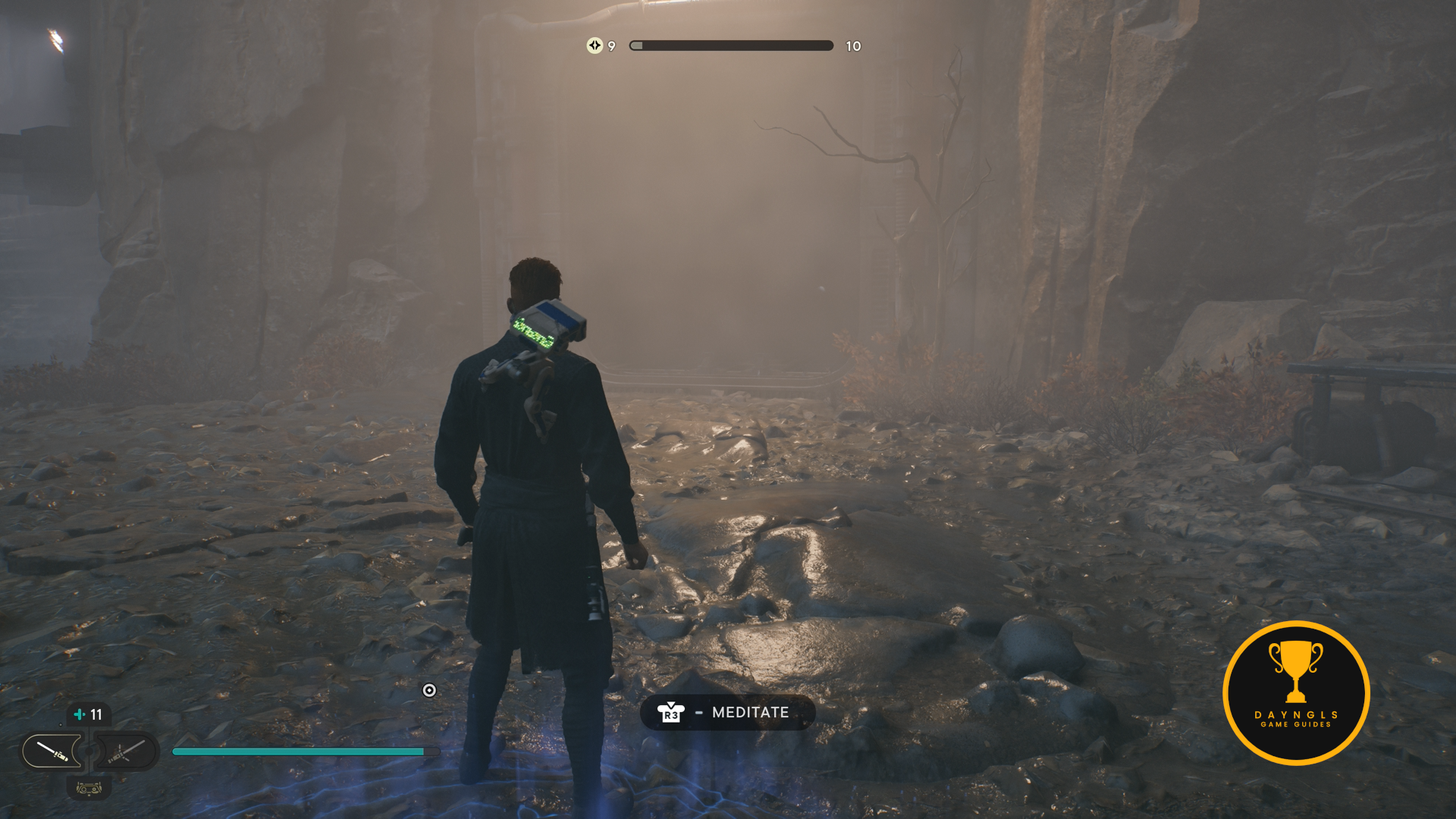
Task: Click the BD-1 droid icon
Action: coord(89,789)
